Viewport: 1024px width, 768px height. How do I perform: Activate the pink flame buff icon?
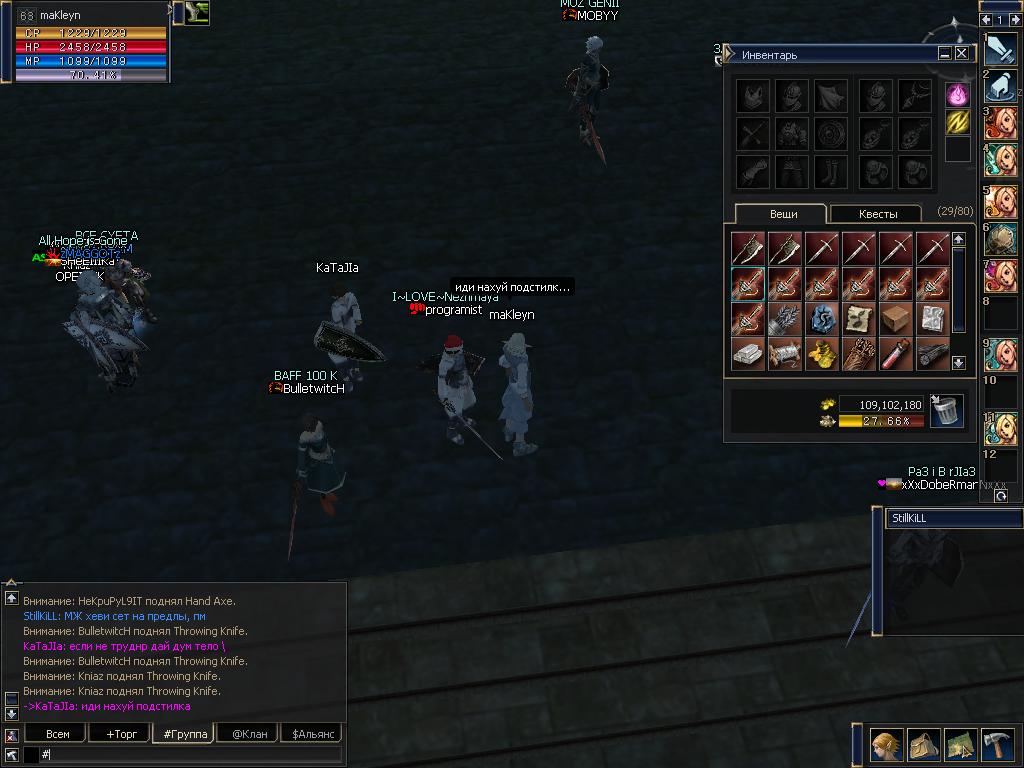[958, 95]
